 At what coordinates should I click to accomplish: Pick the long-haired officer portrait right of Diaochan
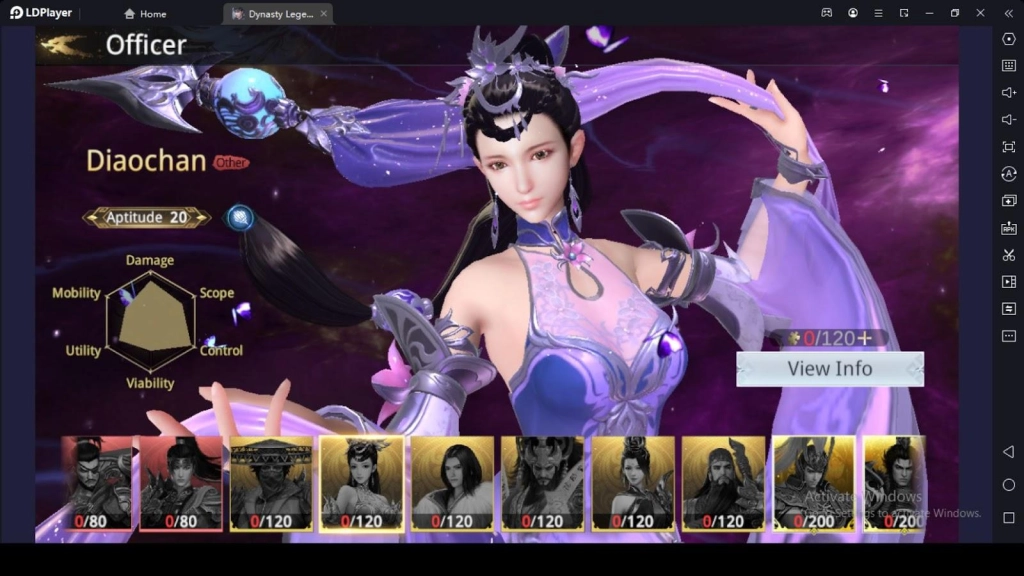point(452,482)
